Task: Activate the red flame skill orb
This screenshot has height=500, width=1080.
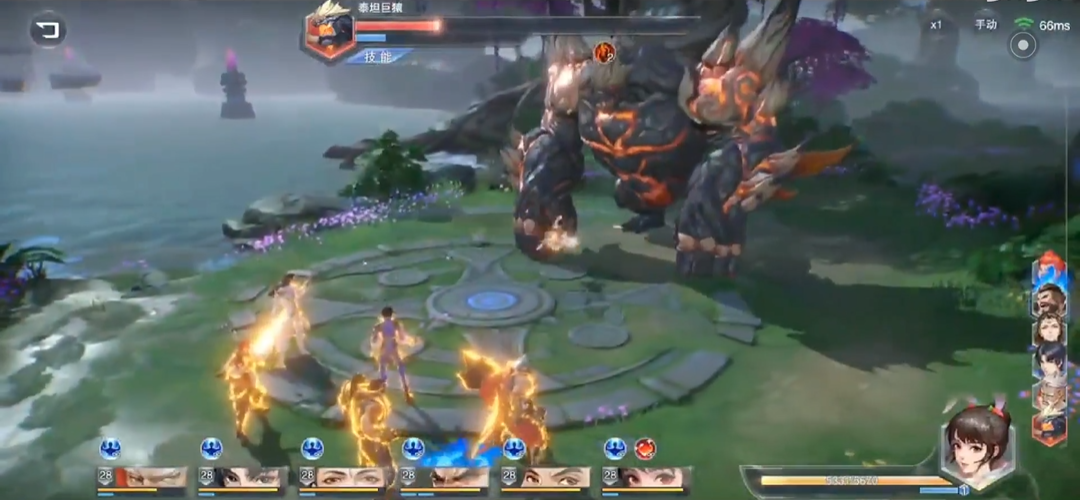Action: tap(645, 449)
